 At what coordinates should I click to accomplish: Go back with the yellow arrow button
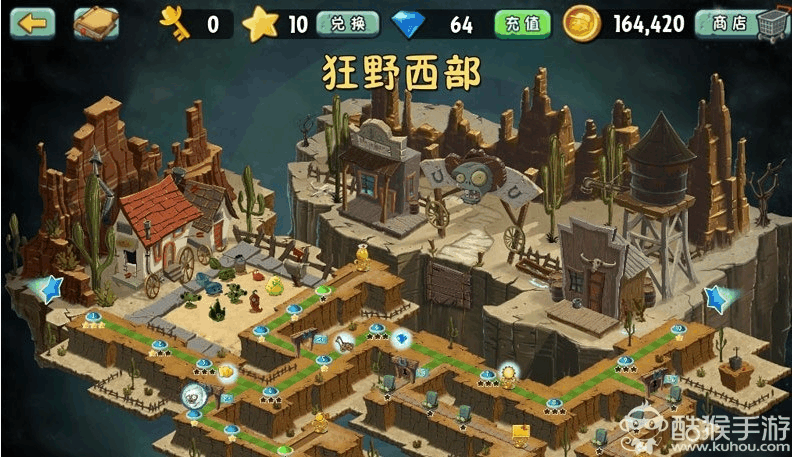tap(32, 23)
